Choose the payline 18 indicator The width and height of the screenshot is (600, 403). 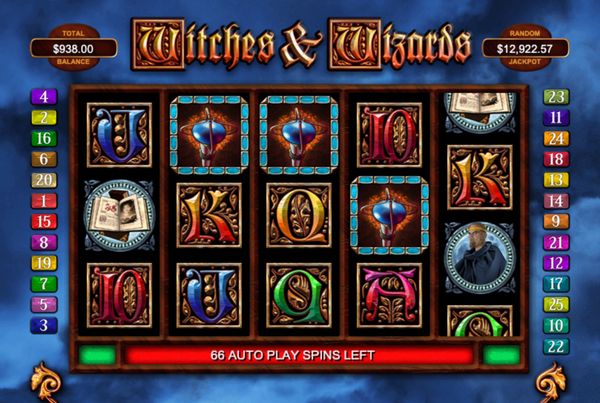556,159
